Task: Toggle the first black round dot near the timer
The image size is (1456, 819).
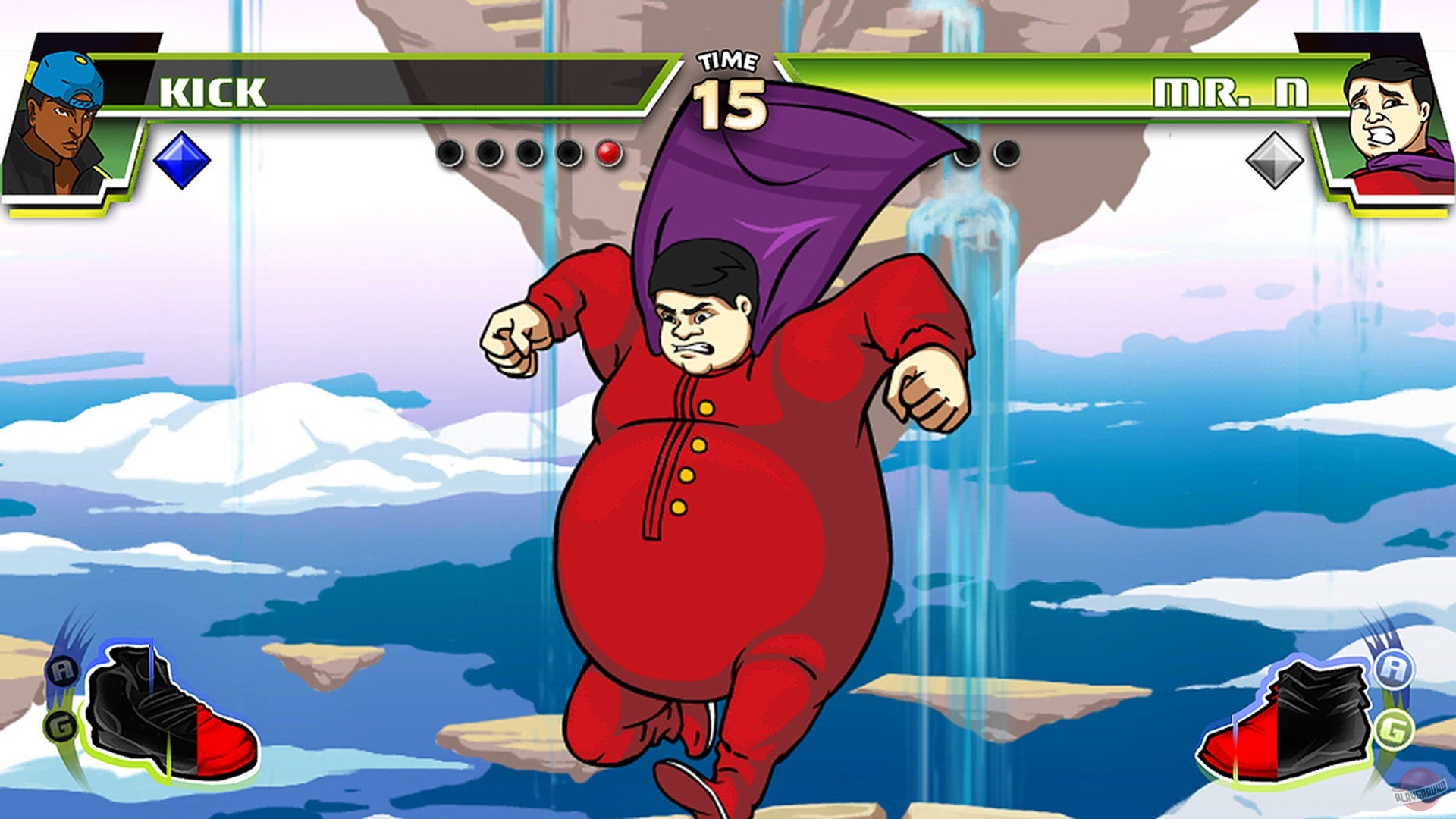Action: coord(447,152)
